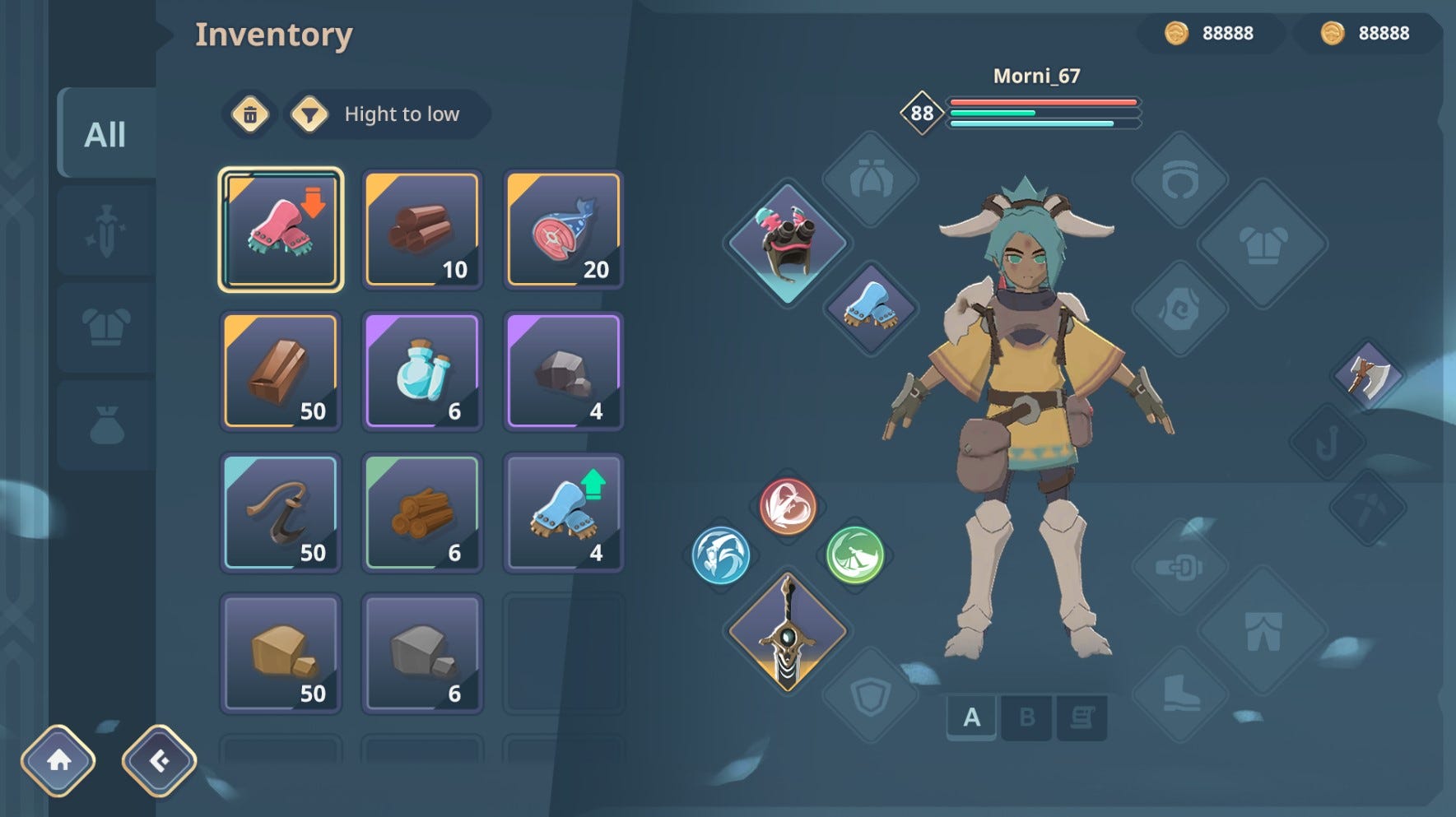
Task: Click the back arrow button
Action: tap(159, 760)
